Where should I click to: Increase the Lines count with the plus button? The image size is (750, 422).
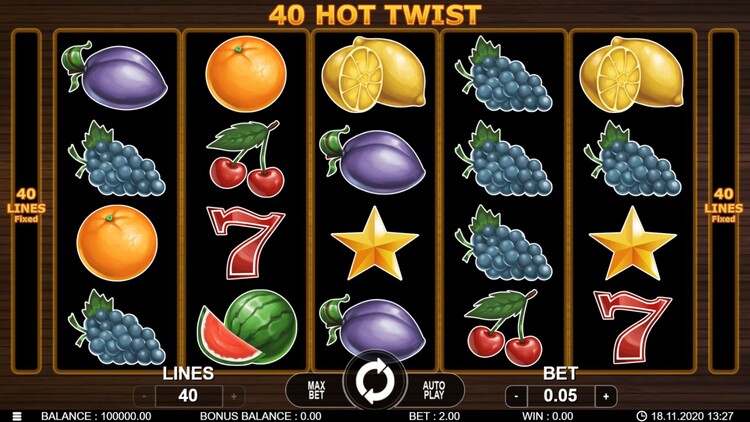[x=233, y=396]
